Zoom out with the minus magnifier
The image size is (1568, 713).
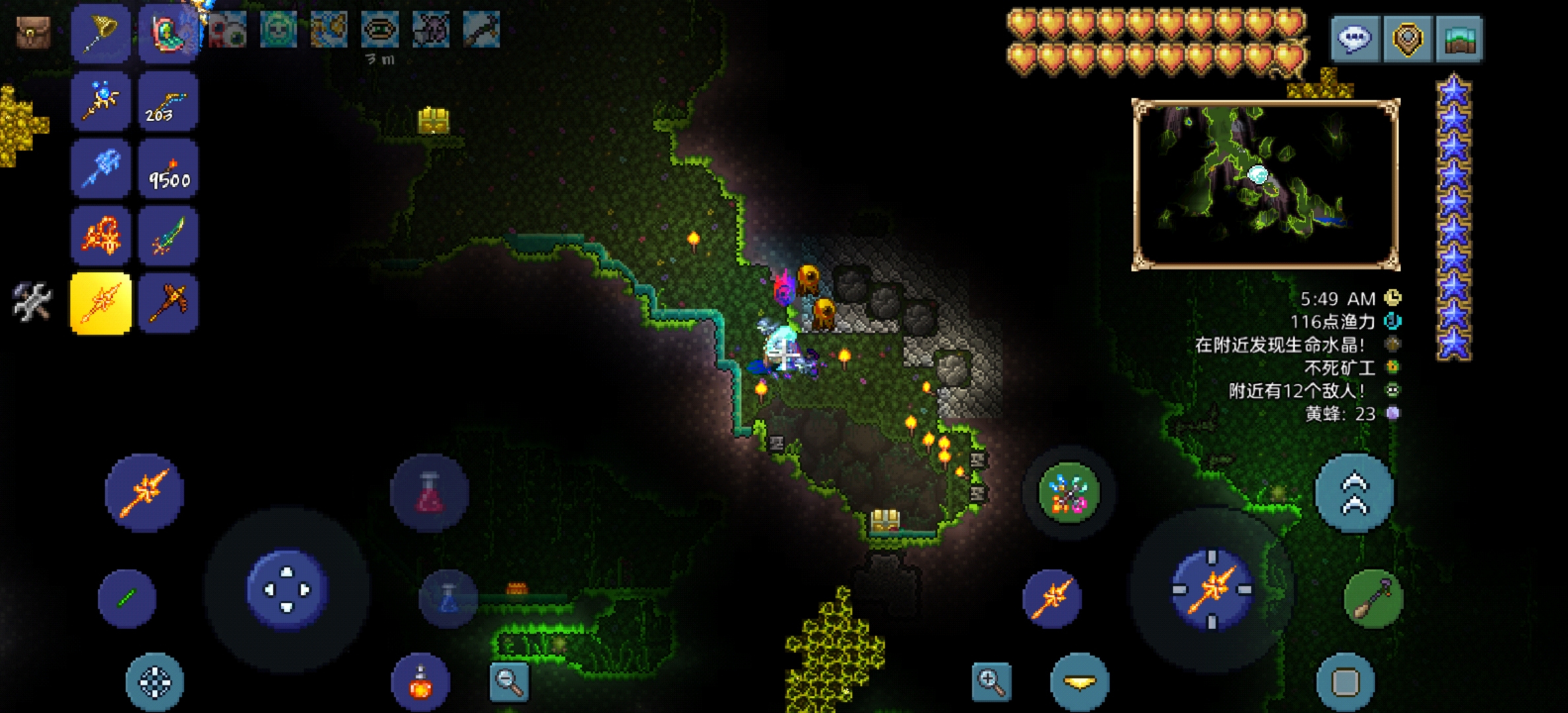509,681
